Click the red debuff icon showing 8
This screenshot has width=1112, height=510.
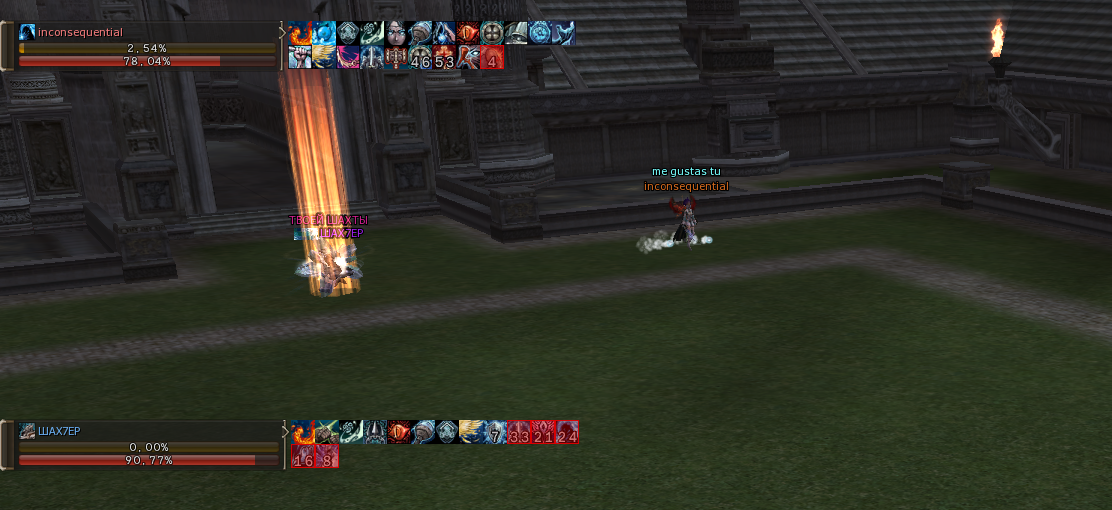pos(326,456)
